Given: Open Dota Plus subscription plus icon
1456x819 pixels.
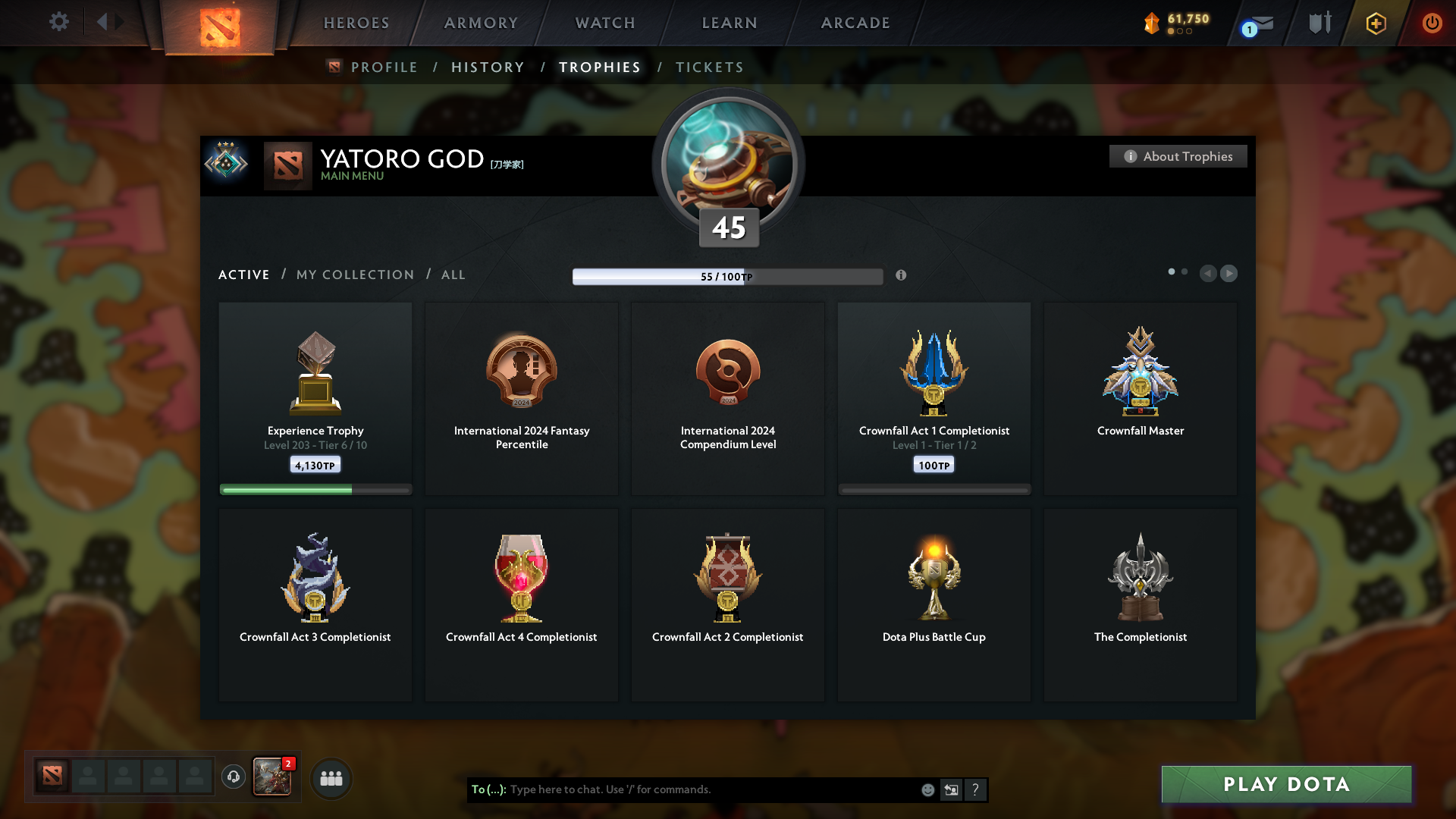Looking at the screenshot, I should pos(1375,23).
